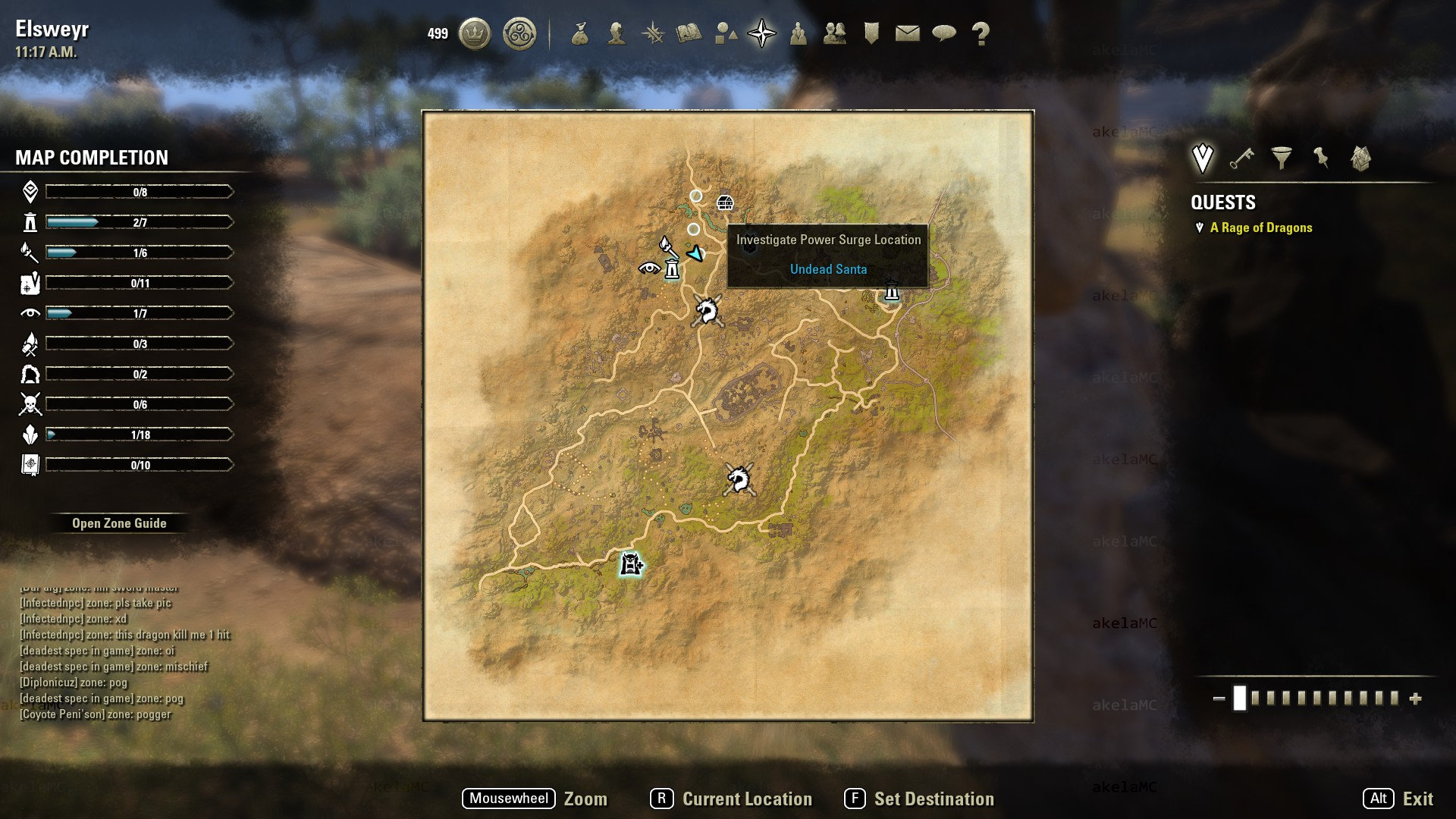The width and height of the screenshot is (1456, 819).
Task: Open the chat speech bubble menu
Action: coord(944,33)
